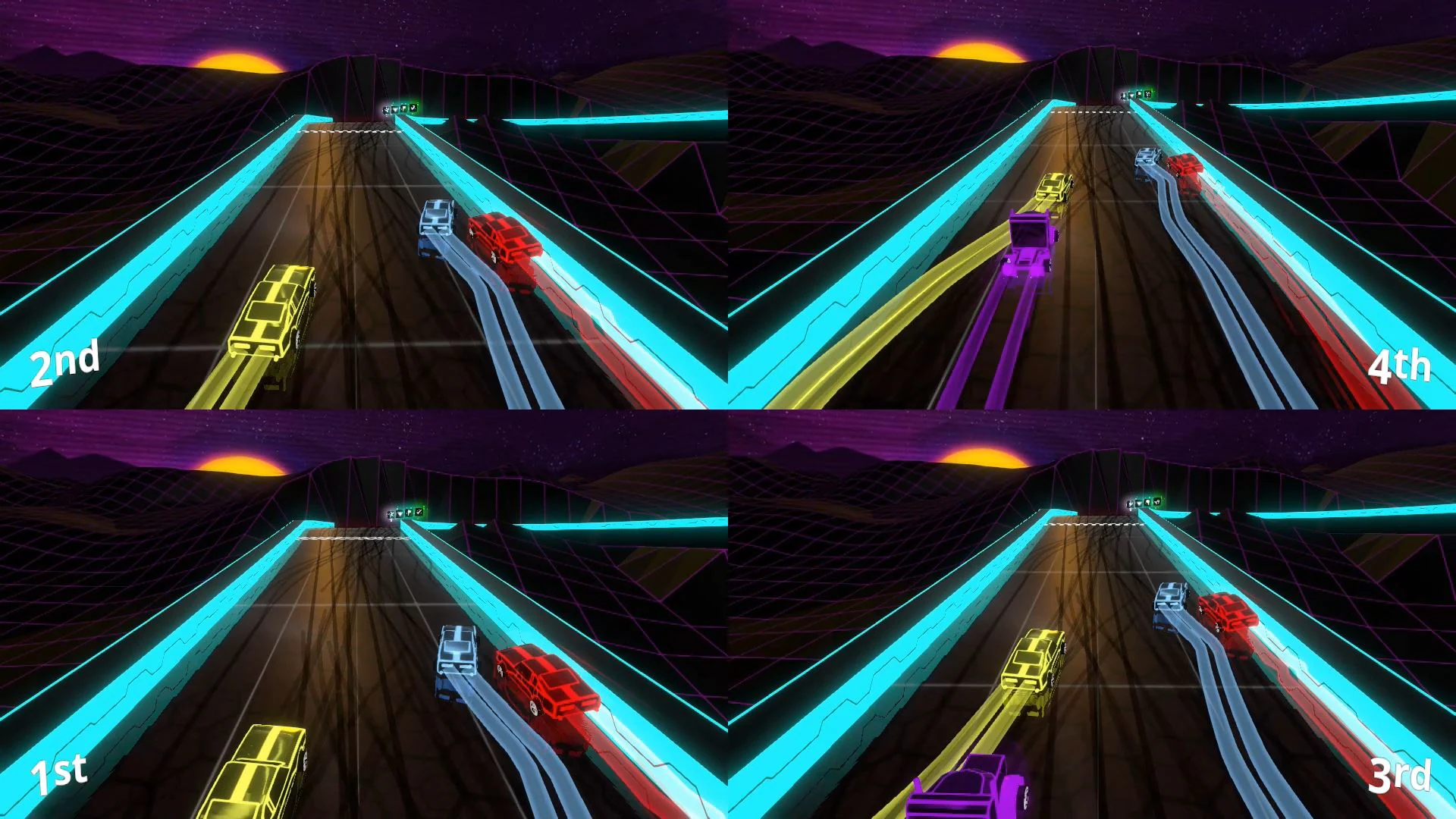
Task: Click the flag checkpoint icon in 2nd place view
Action: point(404,108)
